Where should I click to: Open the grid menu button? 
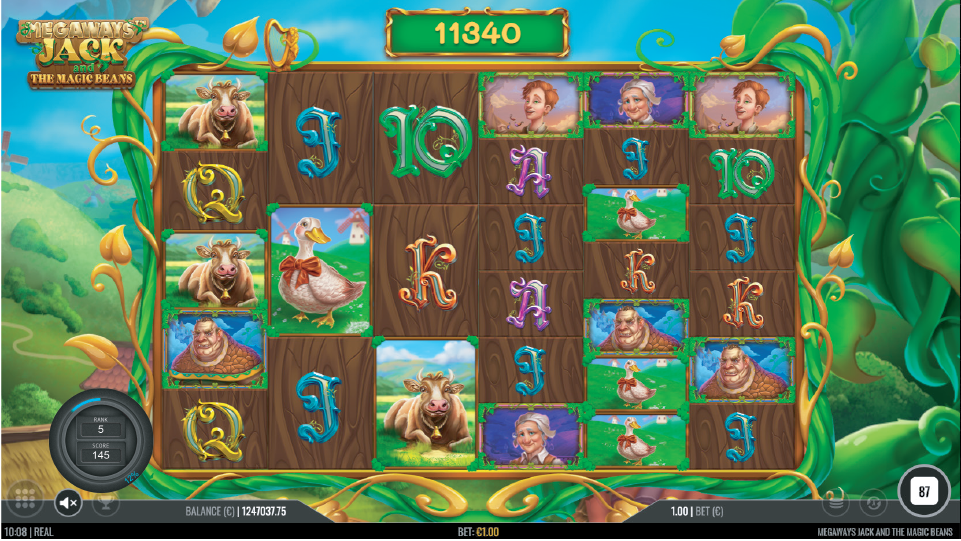point(26,500)
